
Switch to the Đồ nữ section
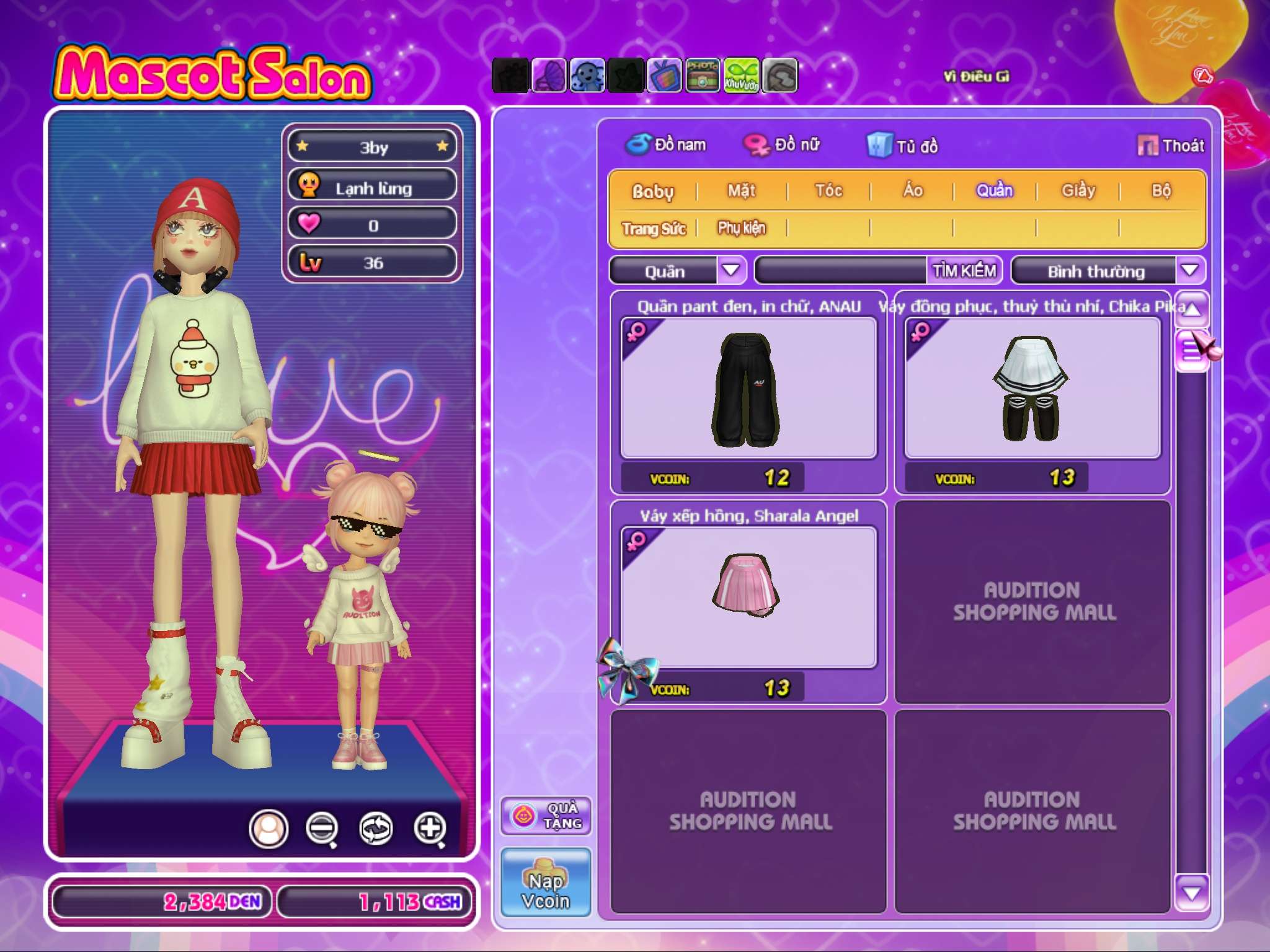coord(783,145)
